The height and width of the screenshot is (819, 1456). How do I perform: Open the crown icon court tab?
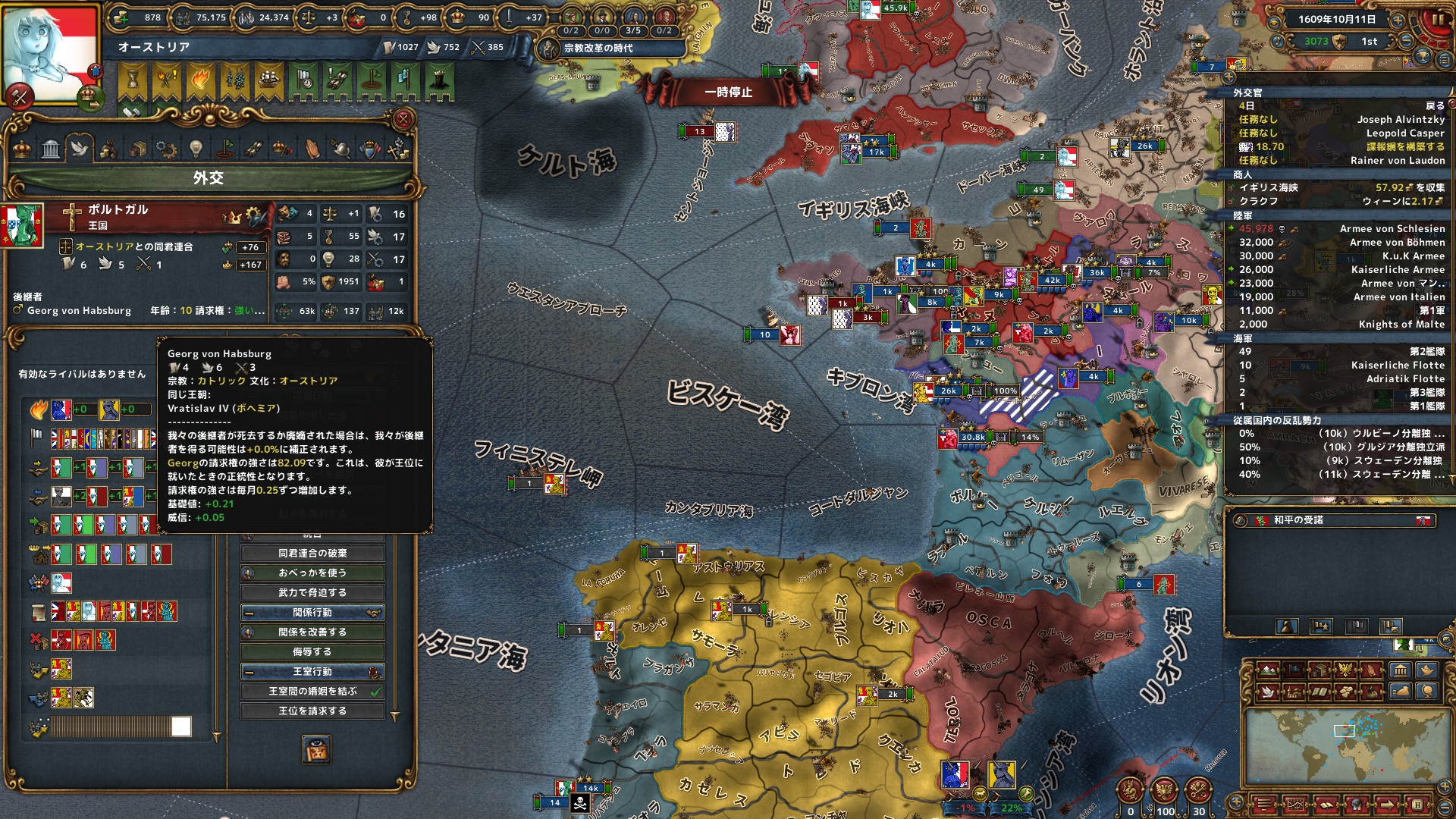[x=22, y=149]
